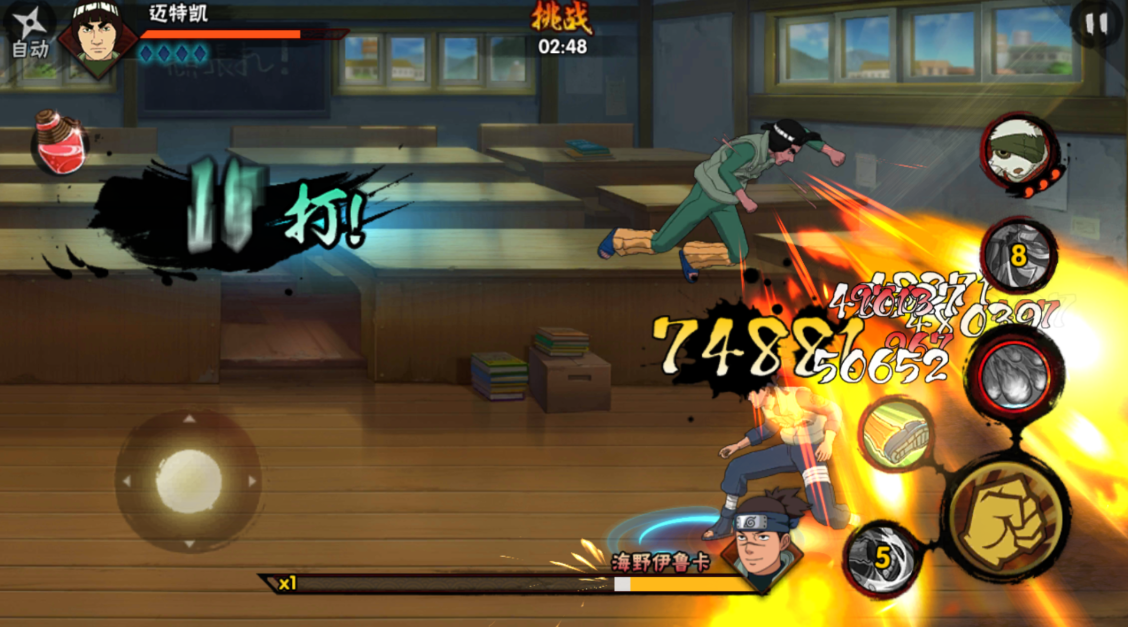
Task: Use the ninja scroll icon
Action: pos(895,434)
